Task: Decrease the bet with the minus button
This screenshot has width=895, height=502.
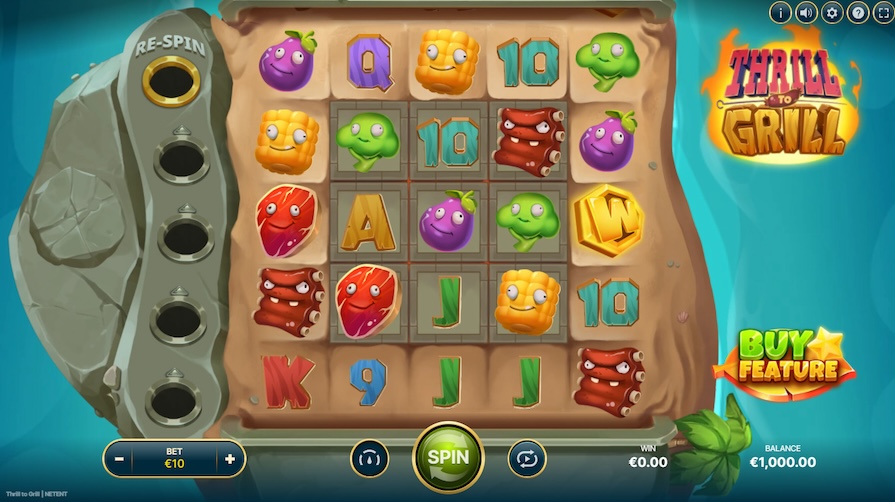Action: coord(120,459)
